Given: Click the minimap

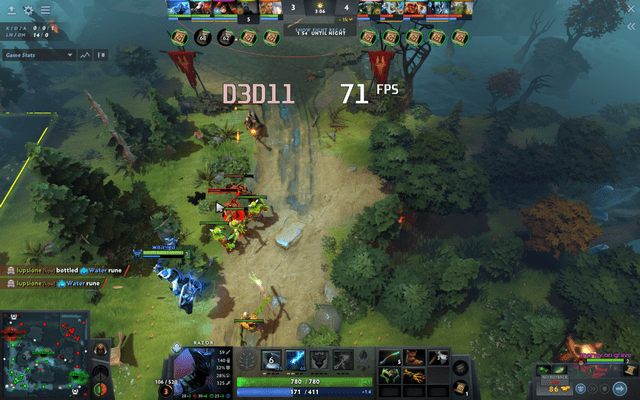Looking at the screenshot, I should click(45, 356).
